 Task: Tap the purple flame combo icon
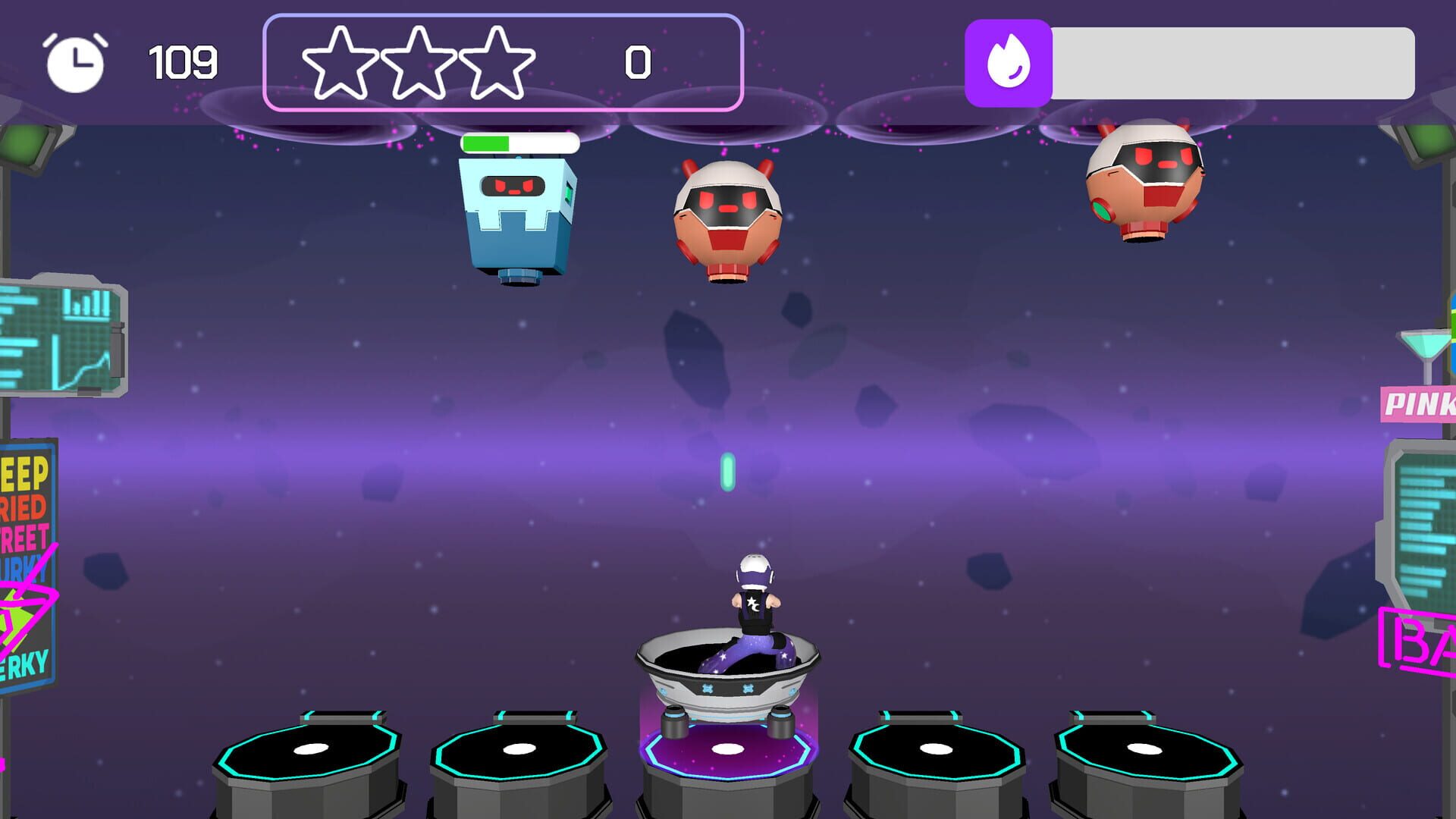(1009, 57)
